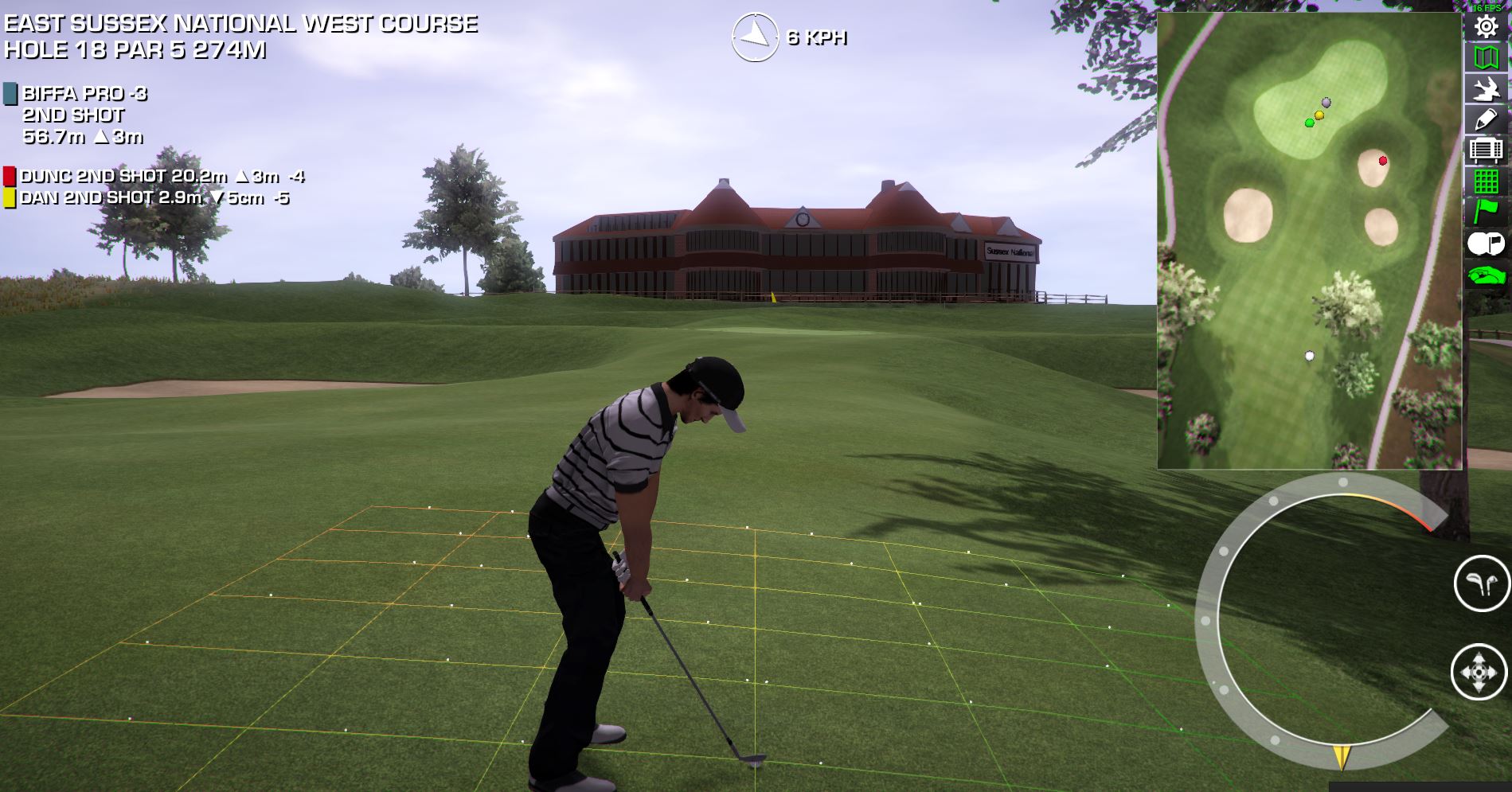Select the pencil icon in the toolbar
The height and width of the screenshot is (792, 1512).
coord(1486,119)
